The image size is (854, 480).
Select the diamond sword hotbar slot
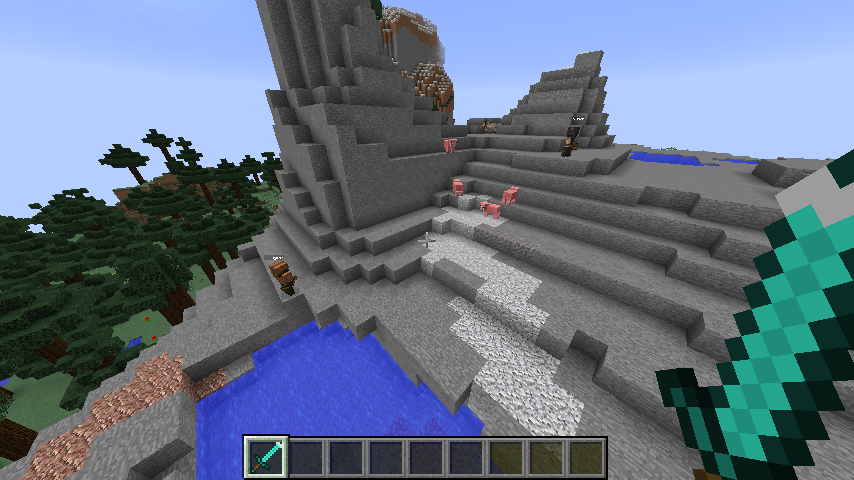pos(267,457)
